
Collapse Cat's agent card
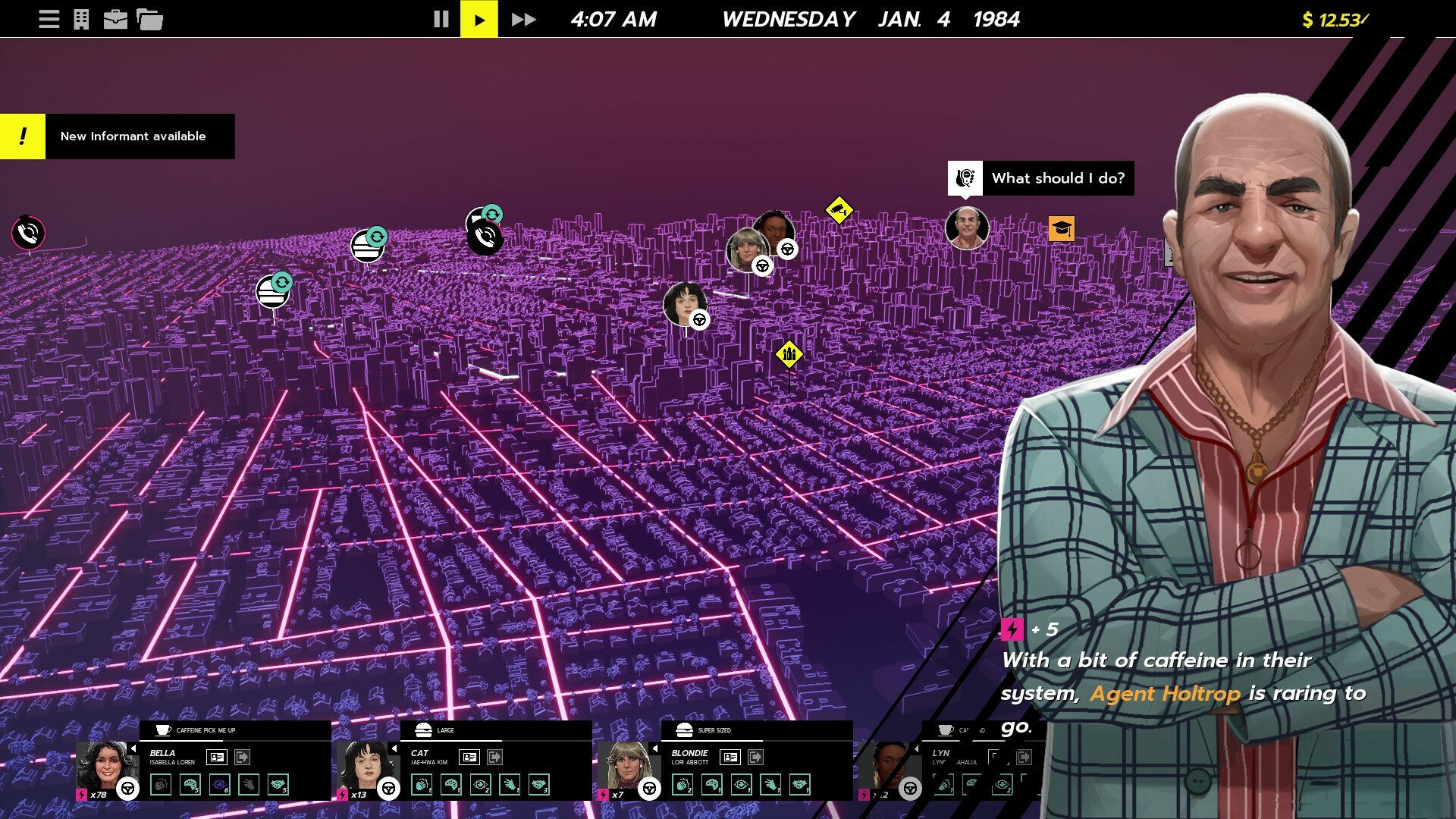click(395, 748)
